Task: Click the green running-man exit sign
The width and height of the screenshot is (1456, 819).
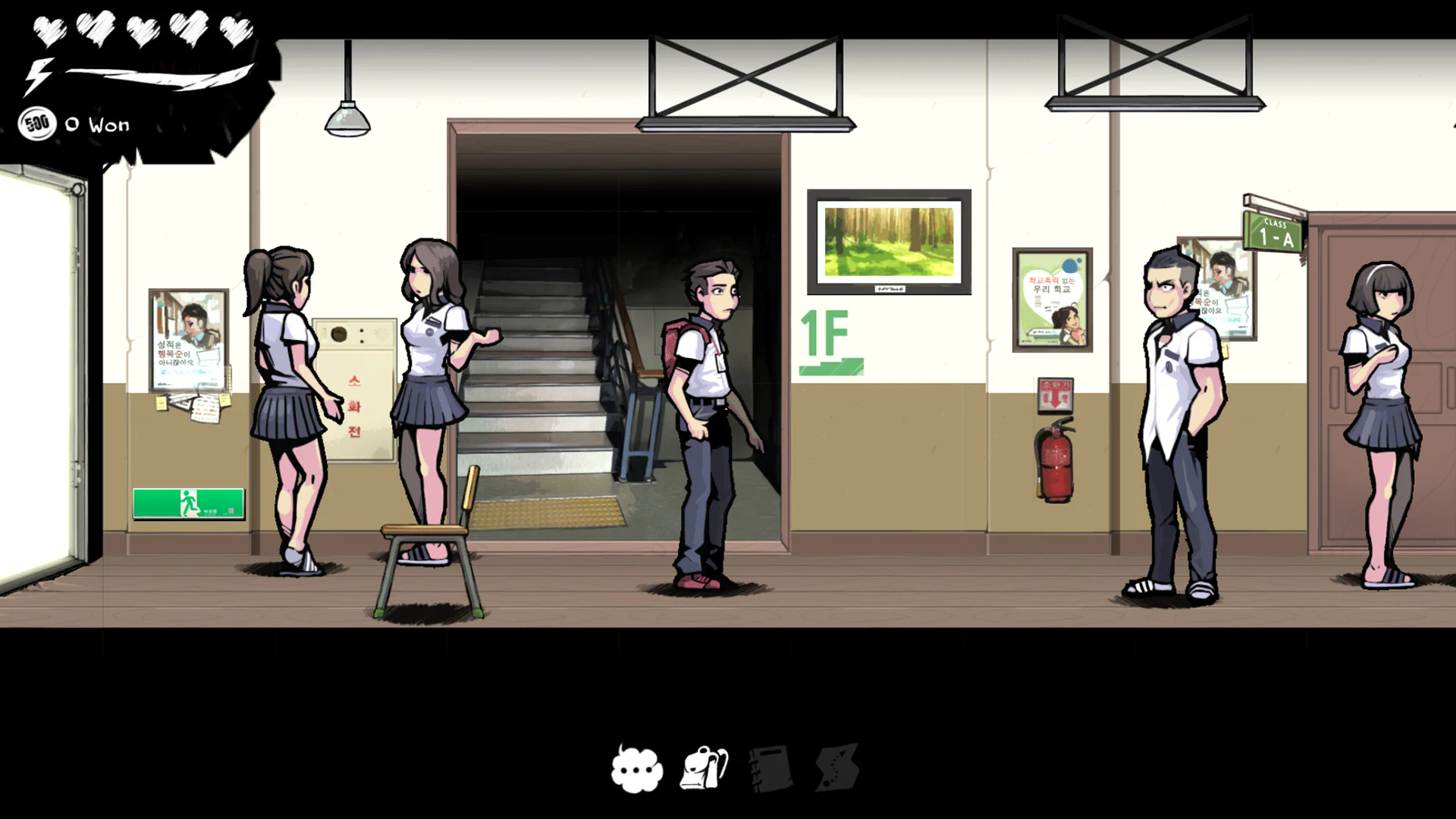Action: click(189, 502)
